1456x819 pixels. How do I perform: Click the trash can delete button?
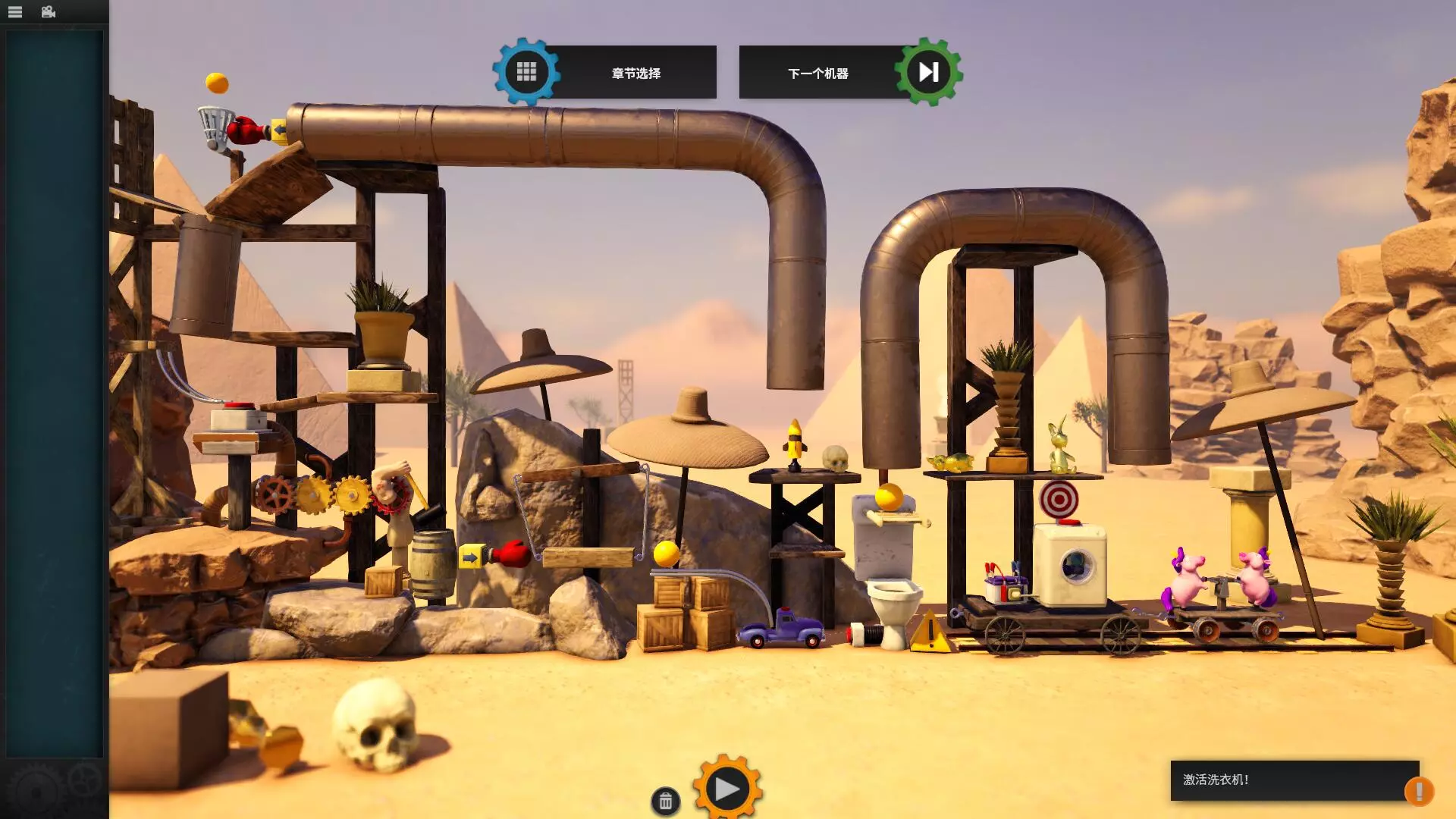click(665, 802)
